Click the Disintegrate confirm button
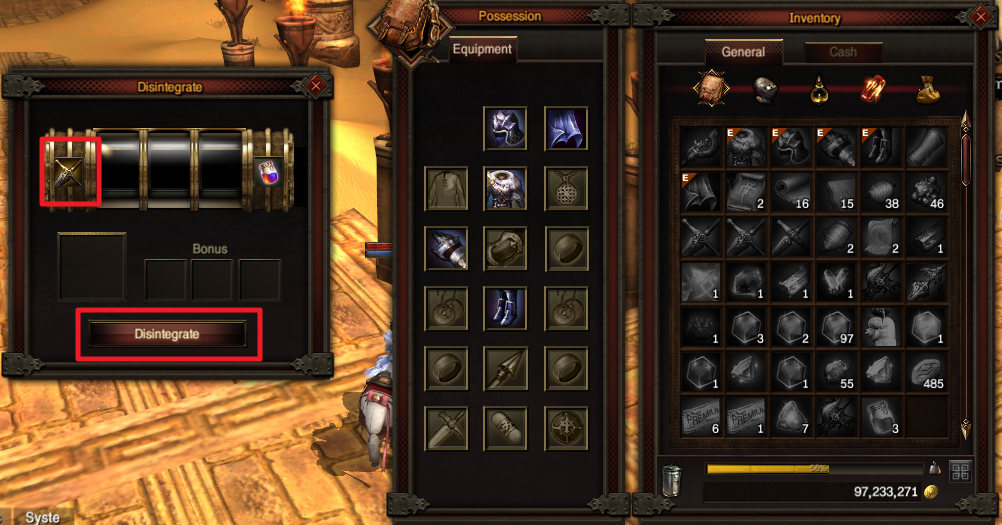The image size is (1002, 525). (x=168, y=334)
